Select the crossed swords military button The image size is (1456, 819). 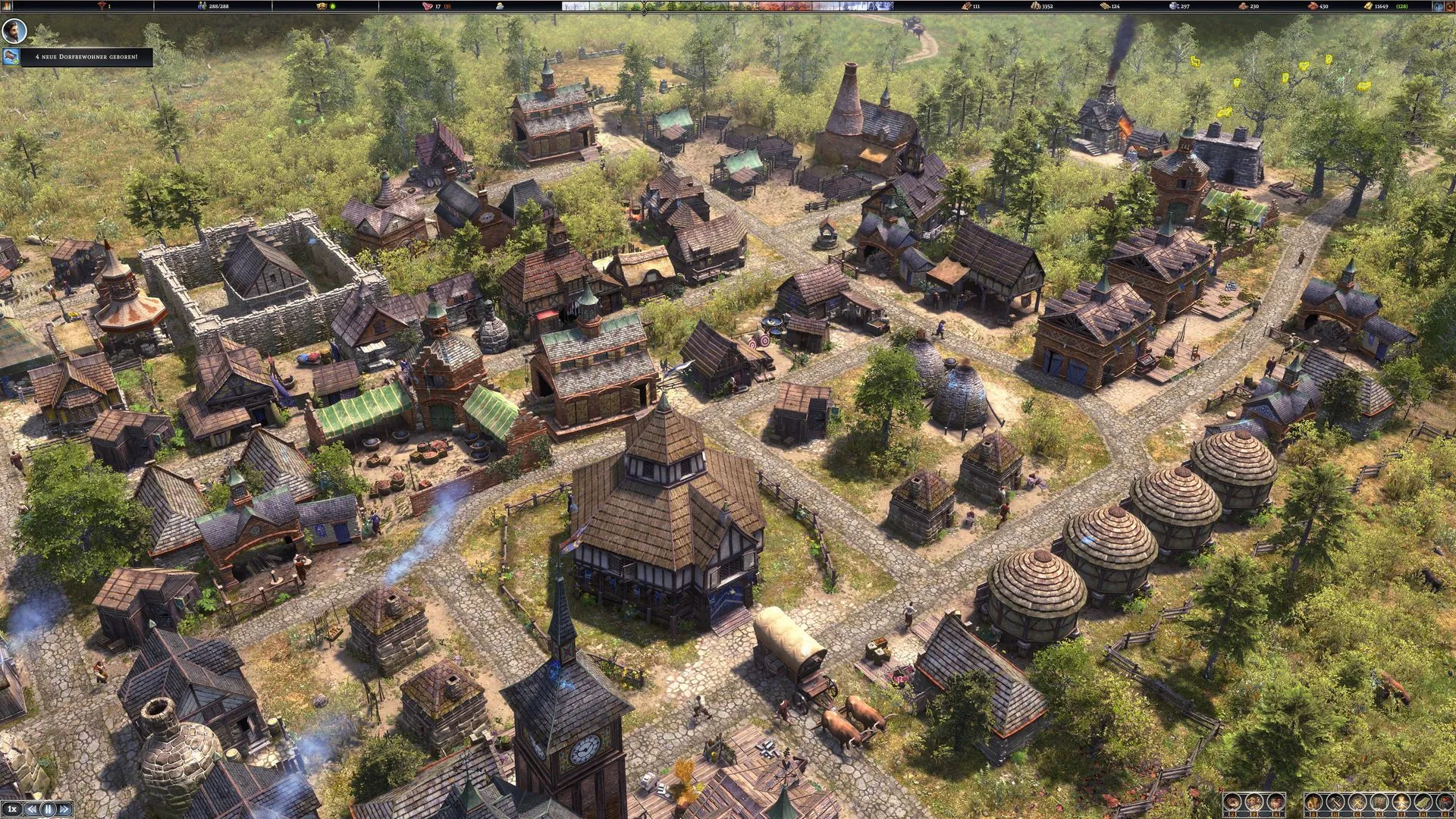pos(1357,802)
